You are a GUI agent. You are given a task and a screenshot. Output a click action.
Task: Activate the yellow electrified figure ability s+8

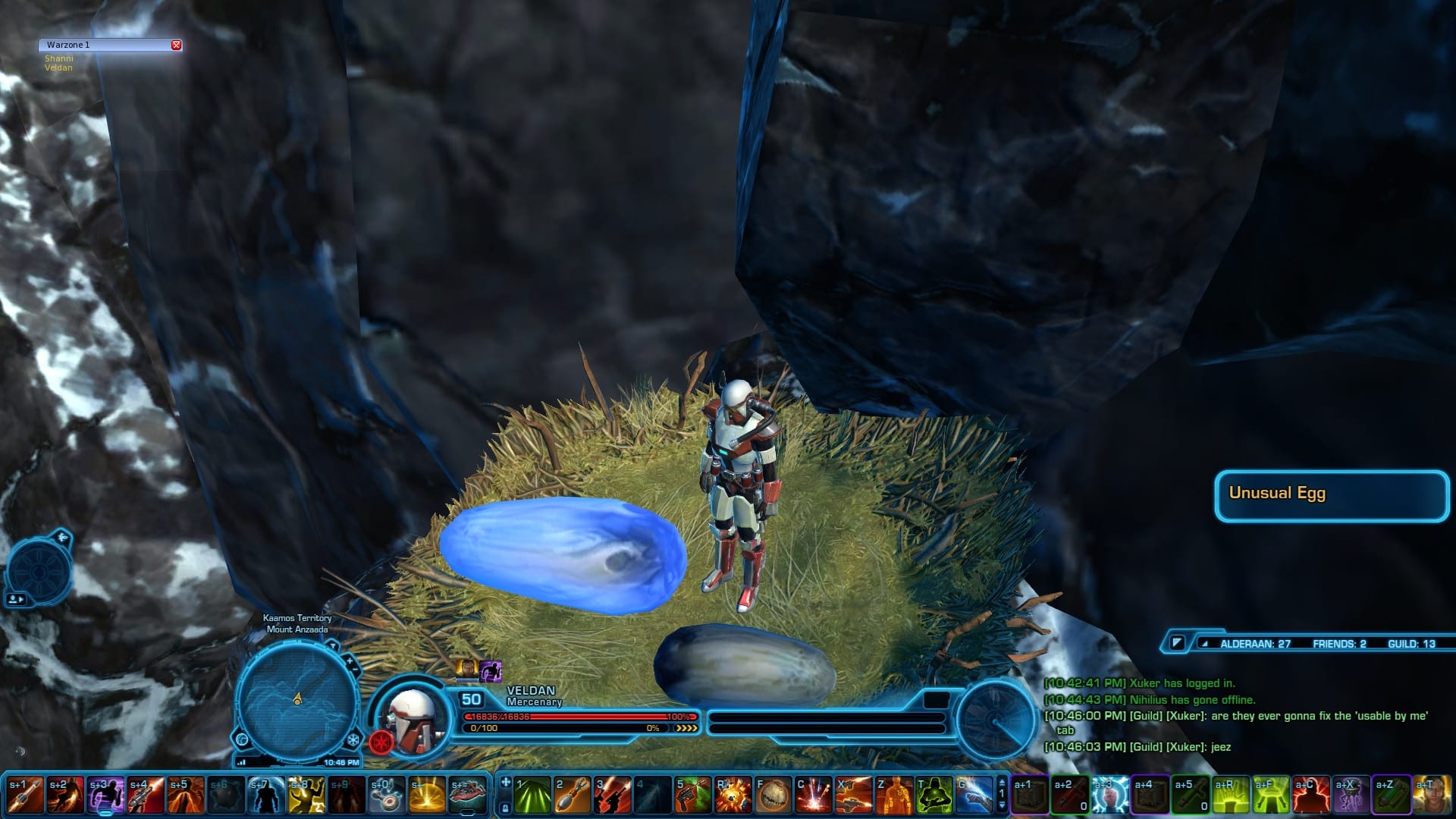[x=306, y=795]
